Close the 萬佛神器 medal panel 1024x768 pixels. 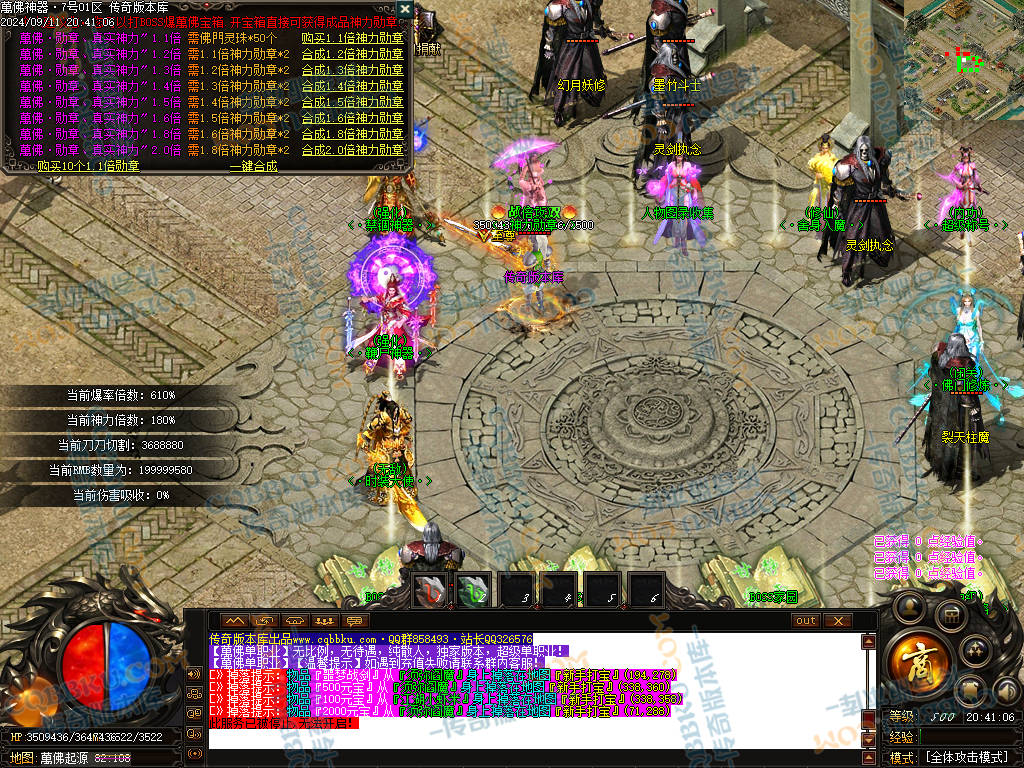(x=404, y=9)
